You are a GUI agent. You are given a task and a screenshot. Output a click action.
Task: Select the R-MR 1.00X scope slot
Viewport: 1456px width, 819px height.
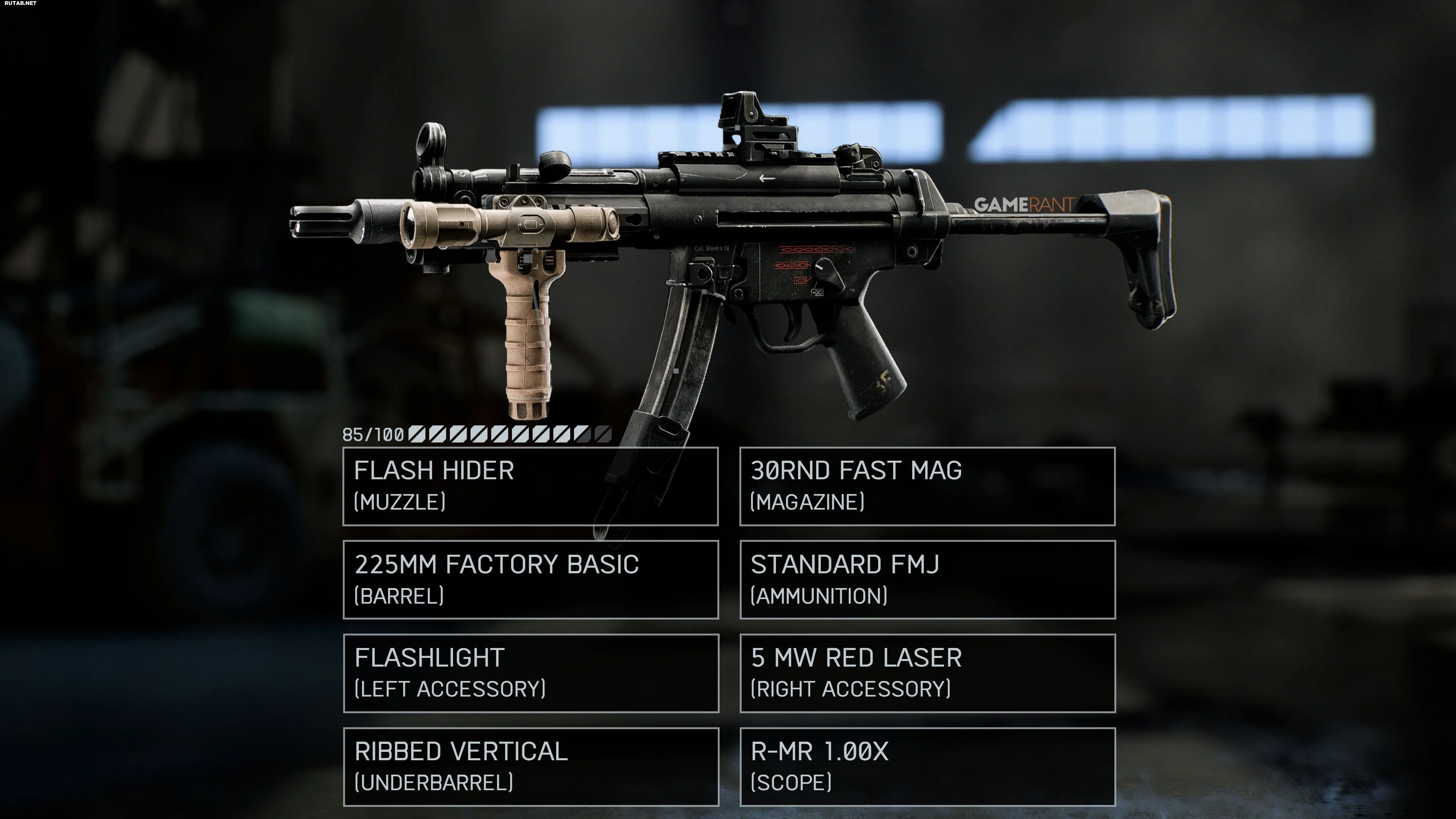pos(927,766)
